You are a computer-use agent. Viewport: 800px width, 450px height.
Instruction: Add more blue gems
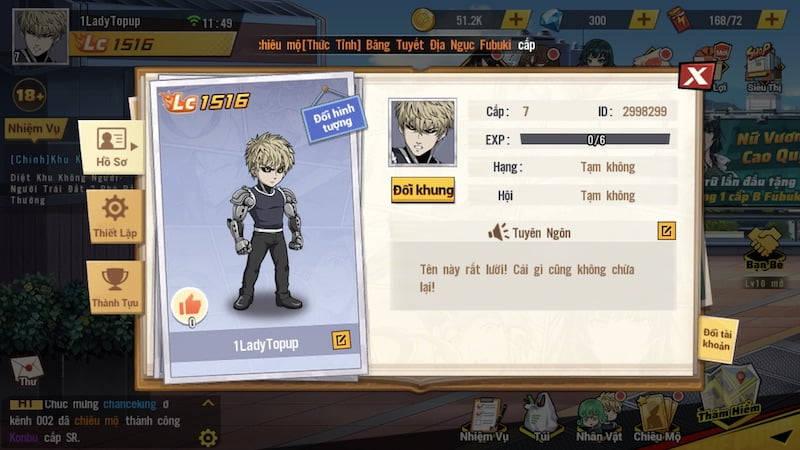644,20
